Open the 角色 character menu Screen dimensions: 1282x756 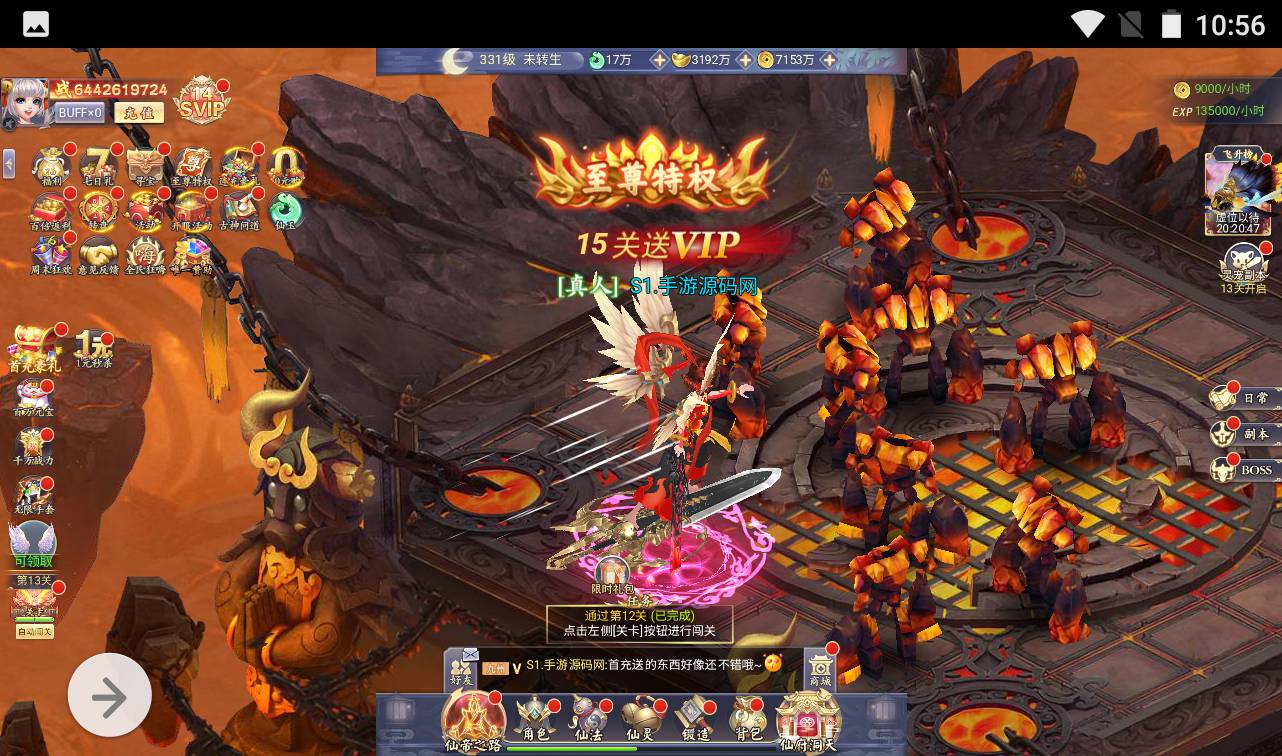click(535, 720)
